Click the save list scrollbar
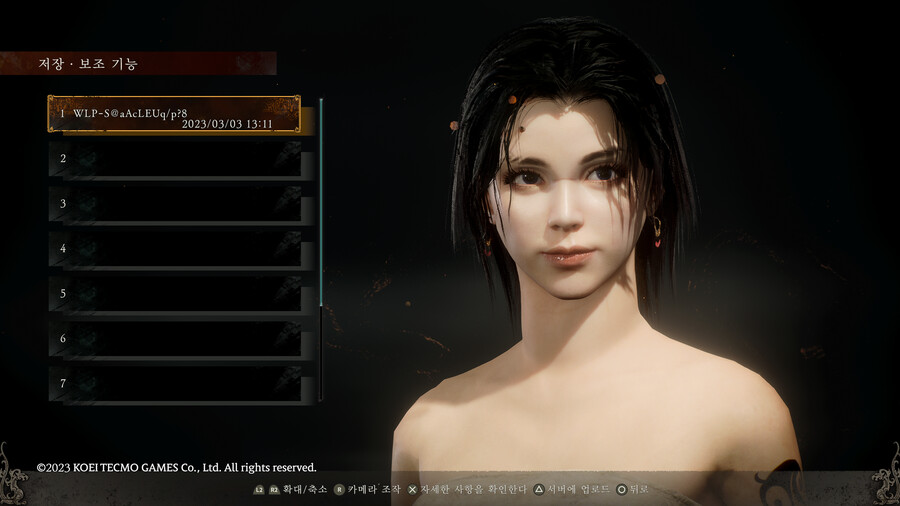The height and width of the screenshot is (506, 900). click(321, 200)
